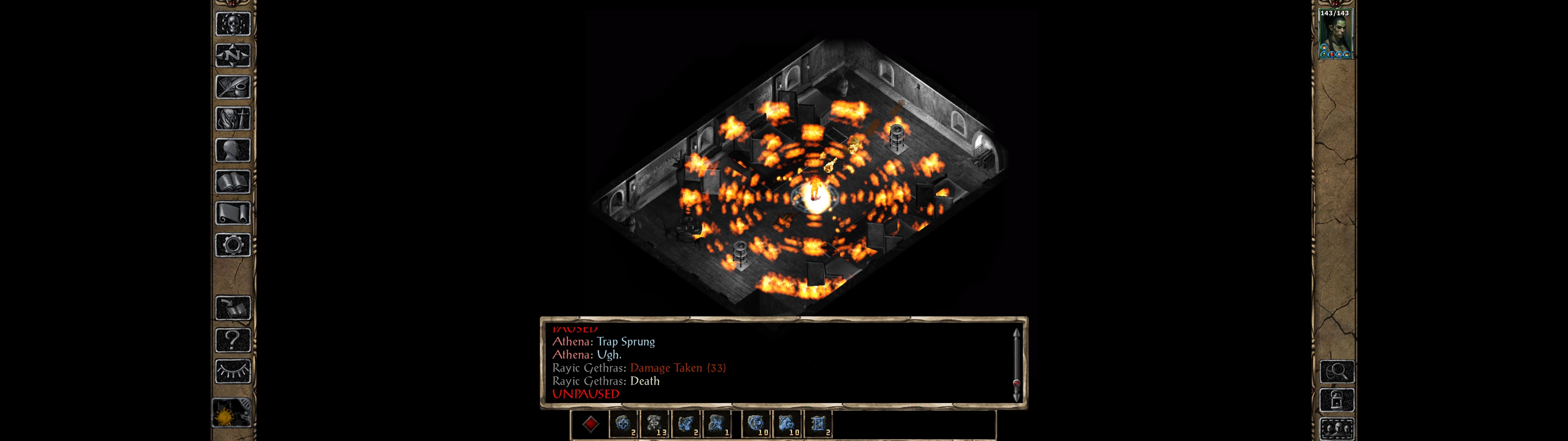The image size is (1568, 441).
Task: Click the magnifying glass button
Action: pos(1337,371)
